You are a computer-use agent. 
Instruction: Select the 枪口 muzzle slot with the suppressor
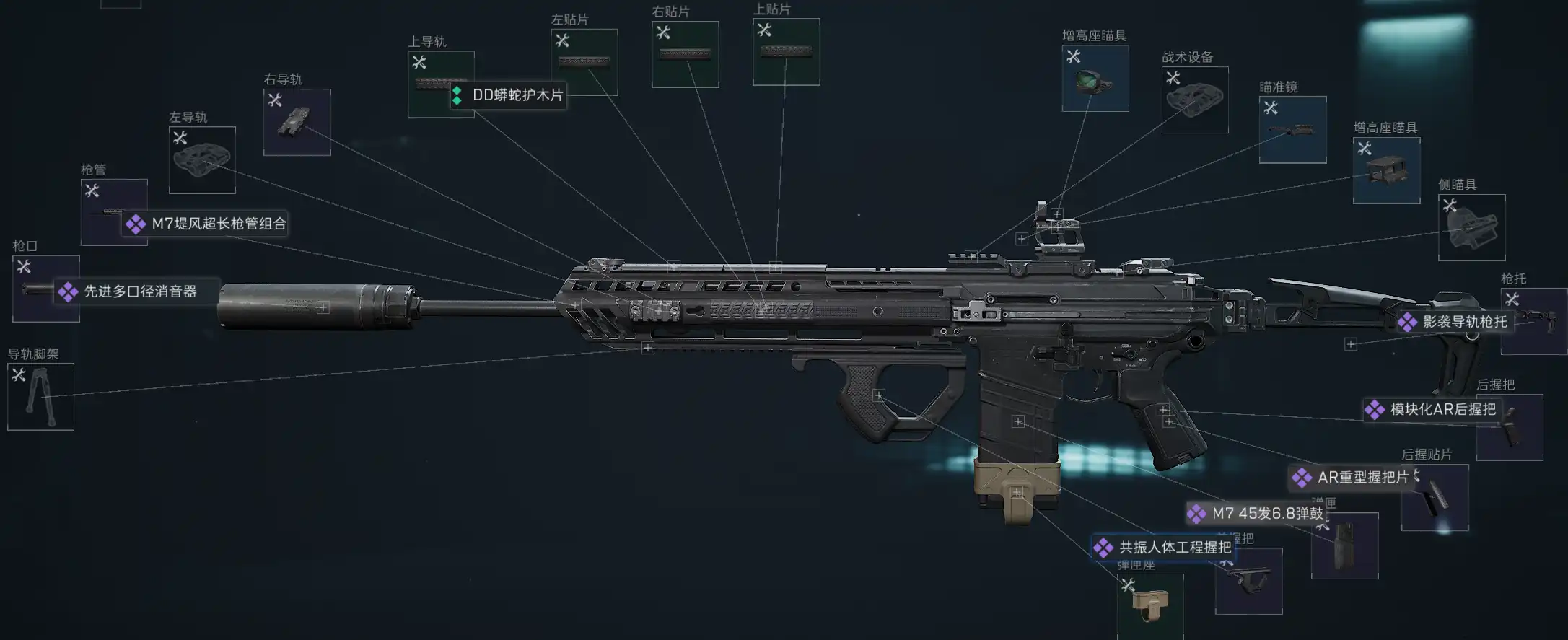(x=45, y=289)
